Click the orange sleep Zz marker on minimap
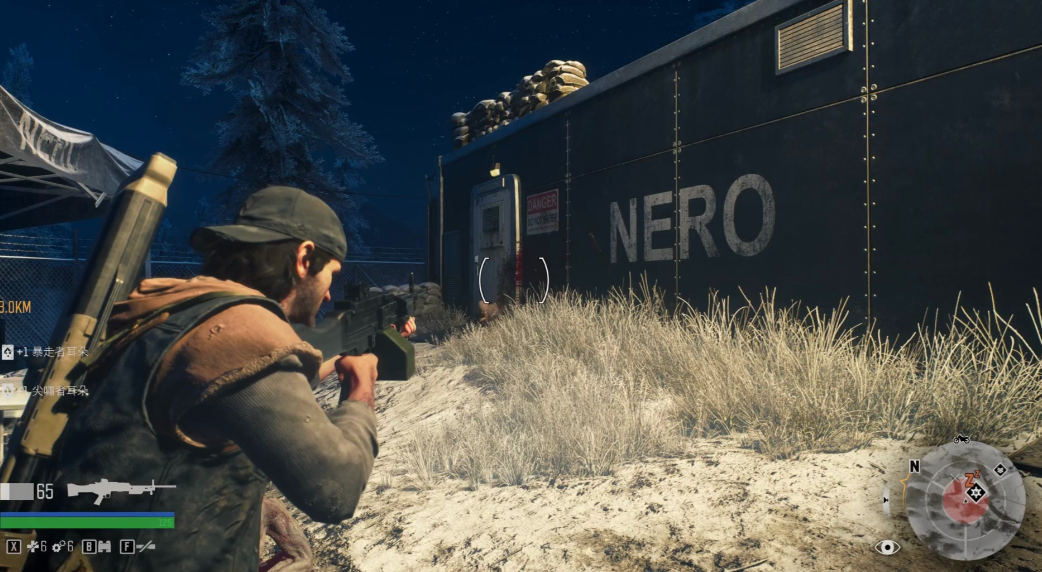The image size is (1042, 572). [970, 479]
